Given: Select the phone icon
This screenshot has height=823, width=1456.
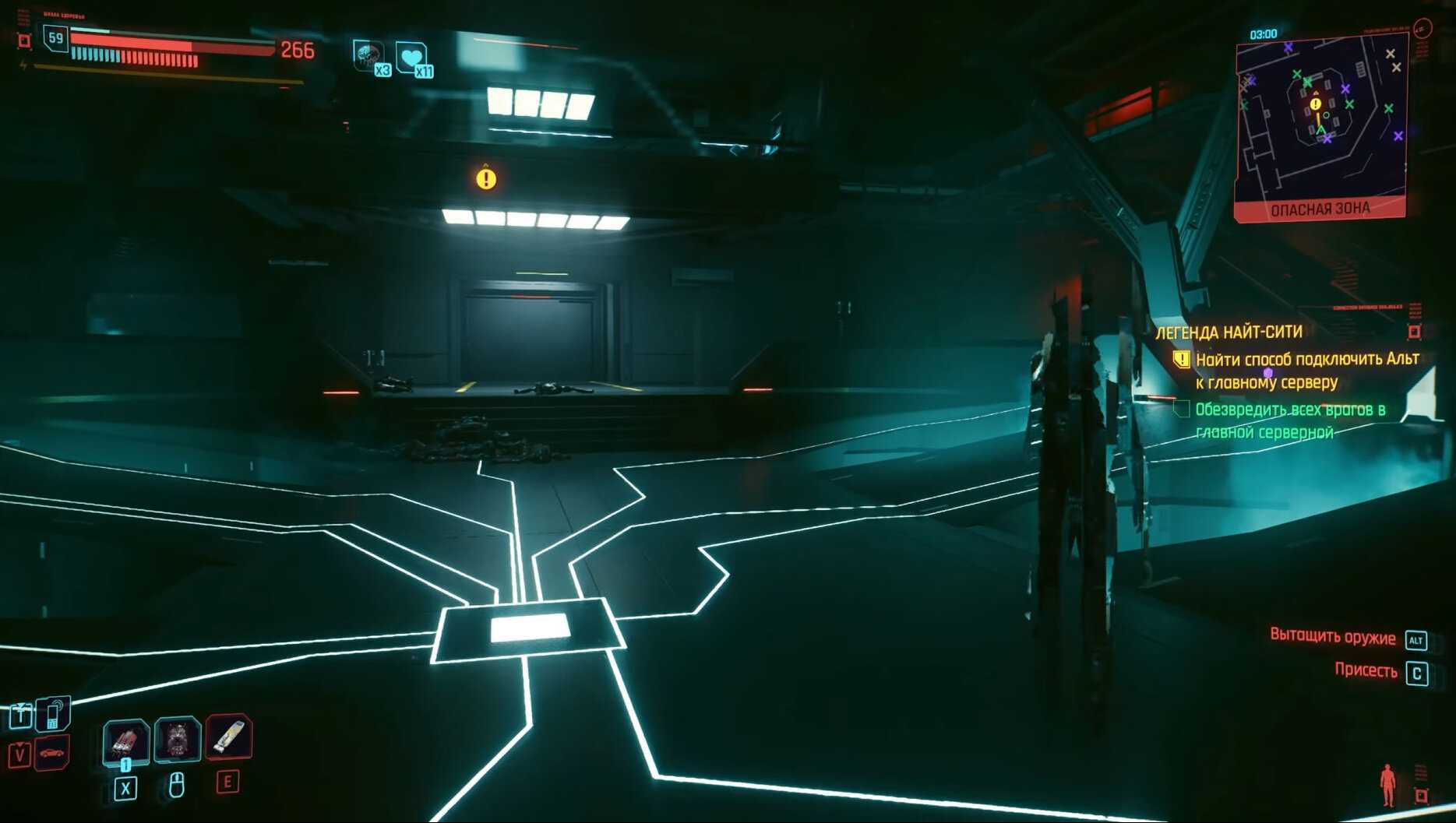Looking at the screenshot, I should coord(54,712).
